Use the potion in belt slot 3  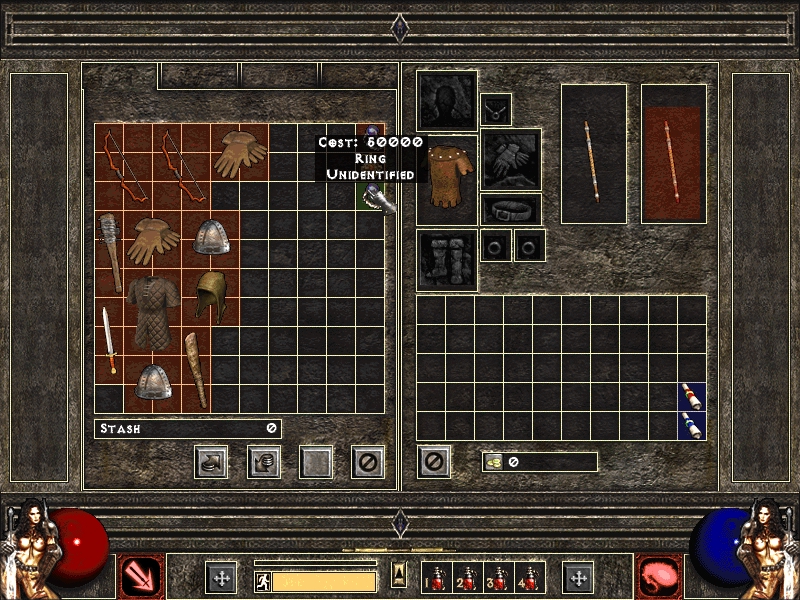[x=498, y=579]
